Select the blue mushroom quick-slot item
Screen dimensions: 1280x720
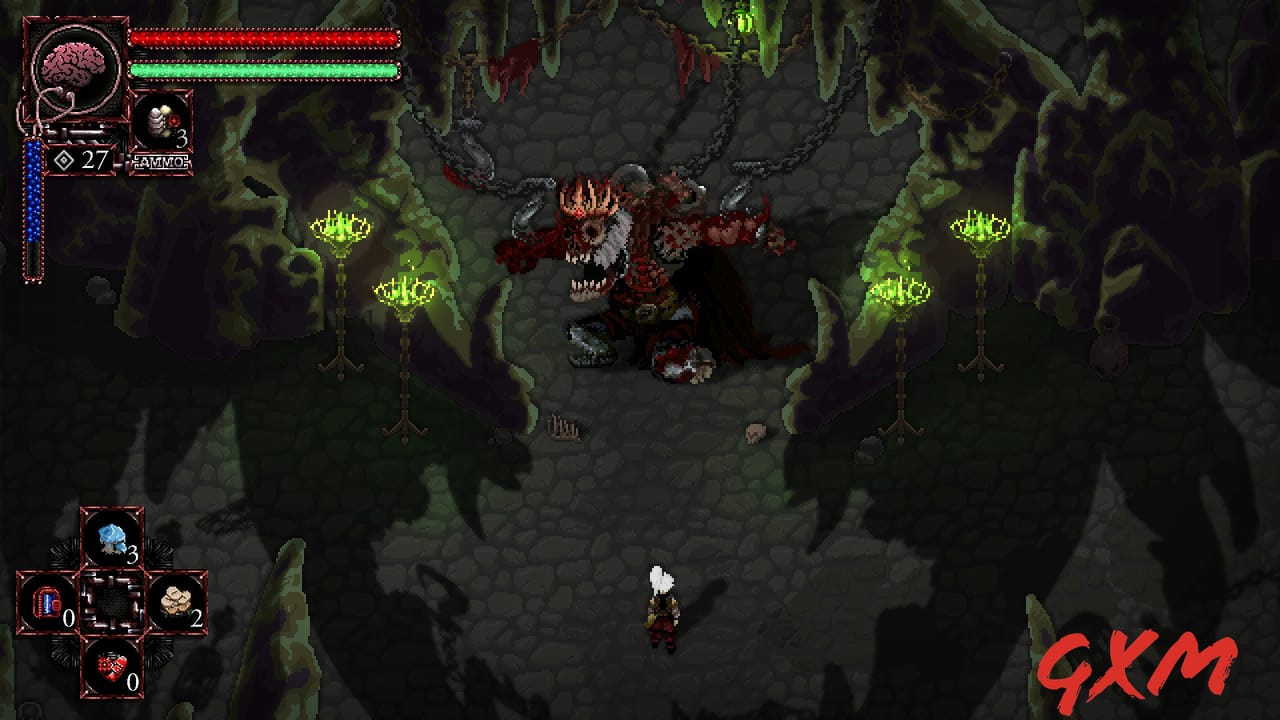pyautogui.click(x=111, y=538)
